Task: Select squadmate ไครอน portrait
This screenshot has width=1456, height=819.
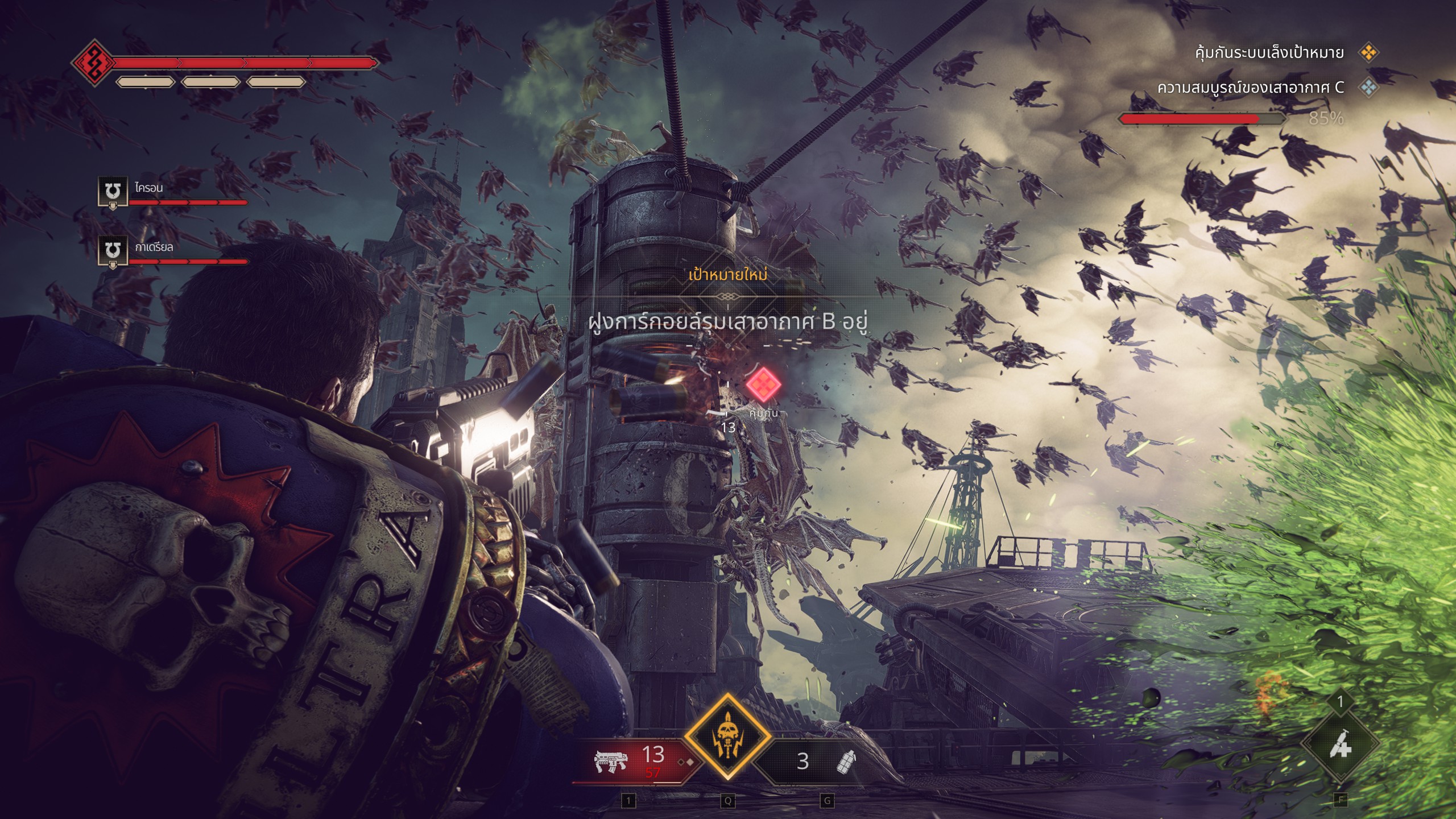Action: 113,192
